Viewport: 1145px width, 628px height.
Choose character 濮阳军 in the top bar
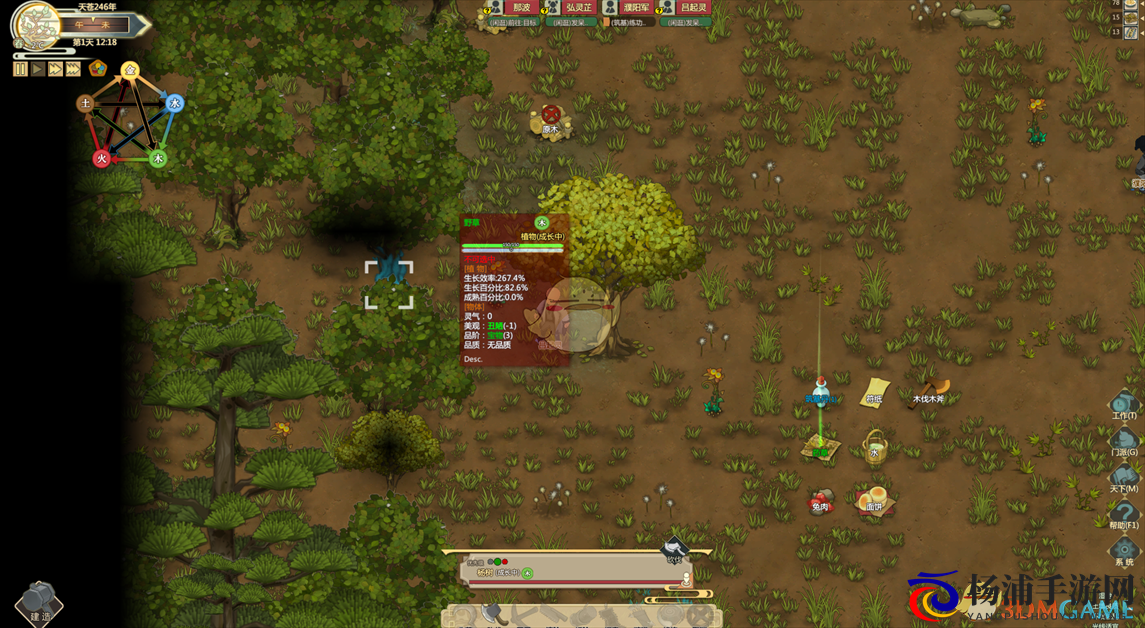(634, 8)
